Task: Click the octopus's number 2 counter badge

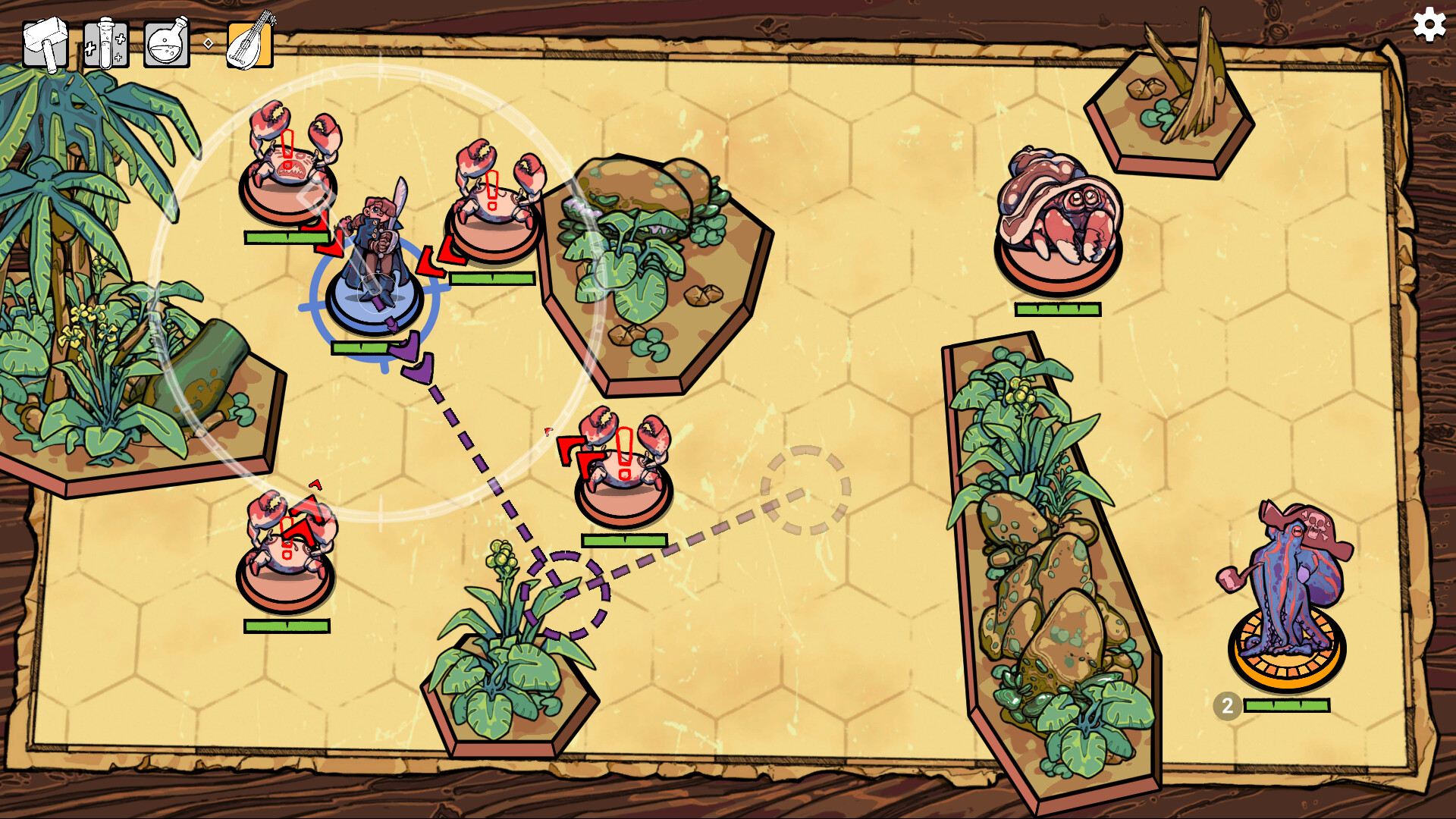Action: 1226,707
